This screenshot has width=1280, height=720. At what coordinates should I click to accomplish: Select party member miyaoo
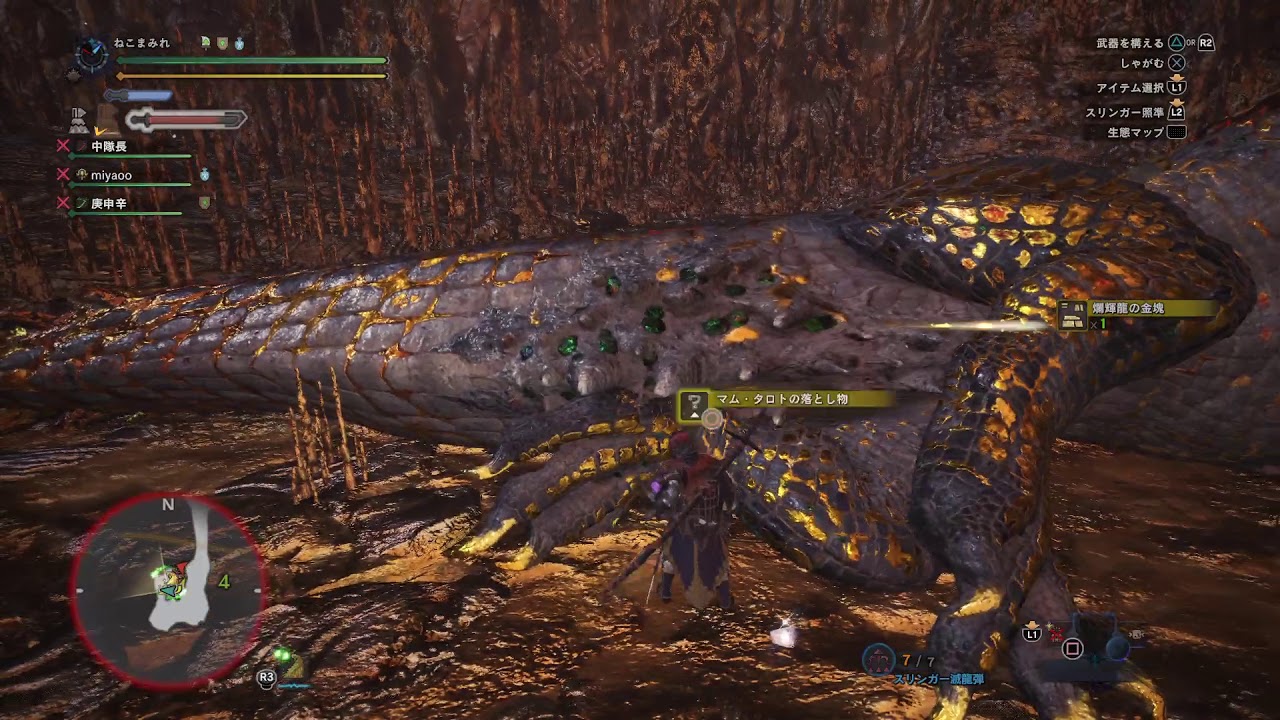pos(111,175)
